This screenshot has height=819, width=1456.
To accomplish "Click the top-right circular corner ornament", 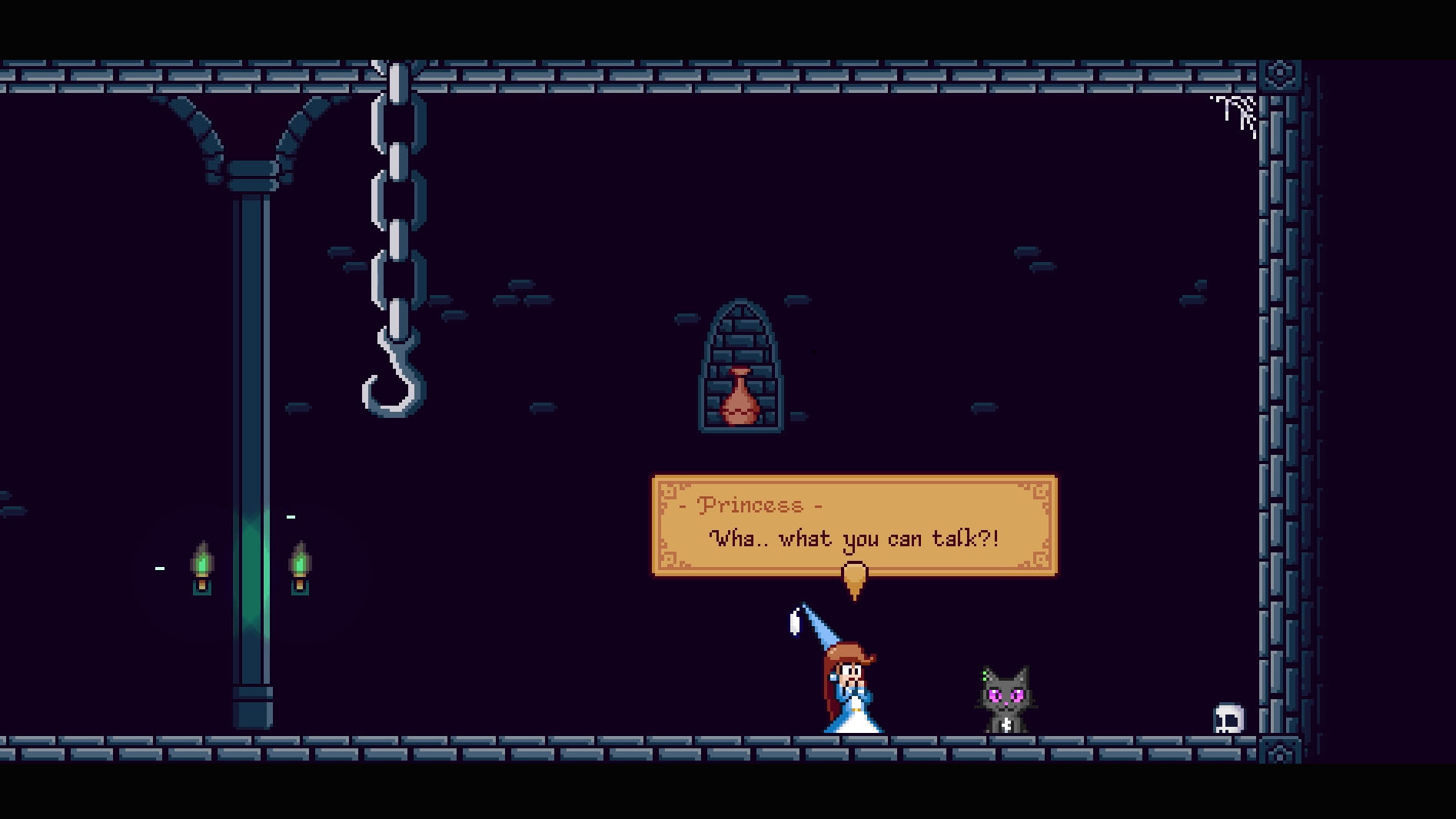I will coord(1281,73).
